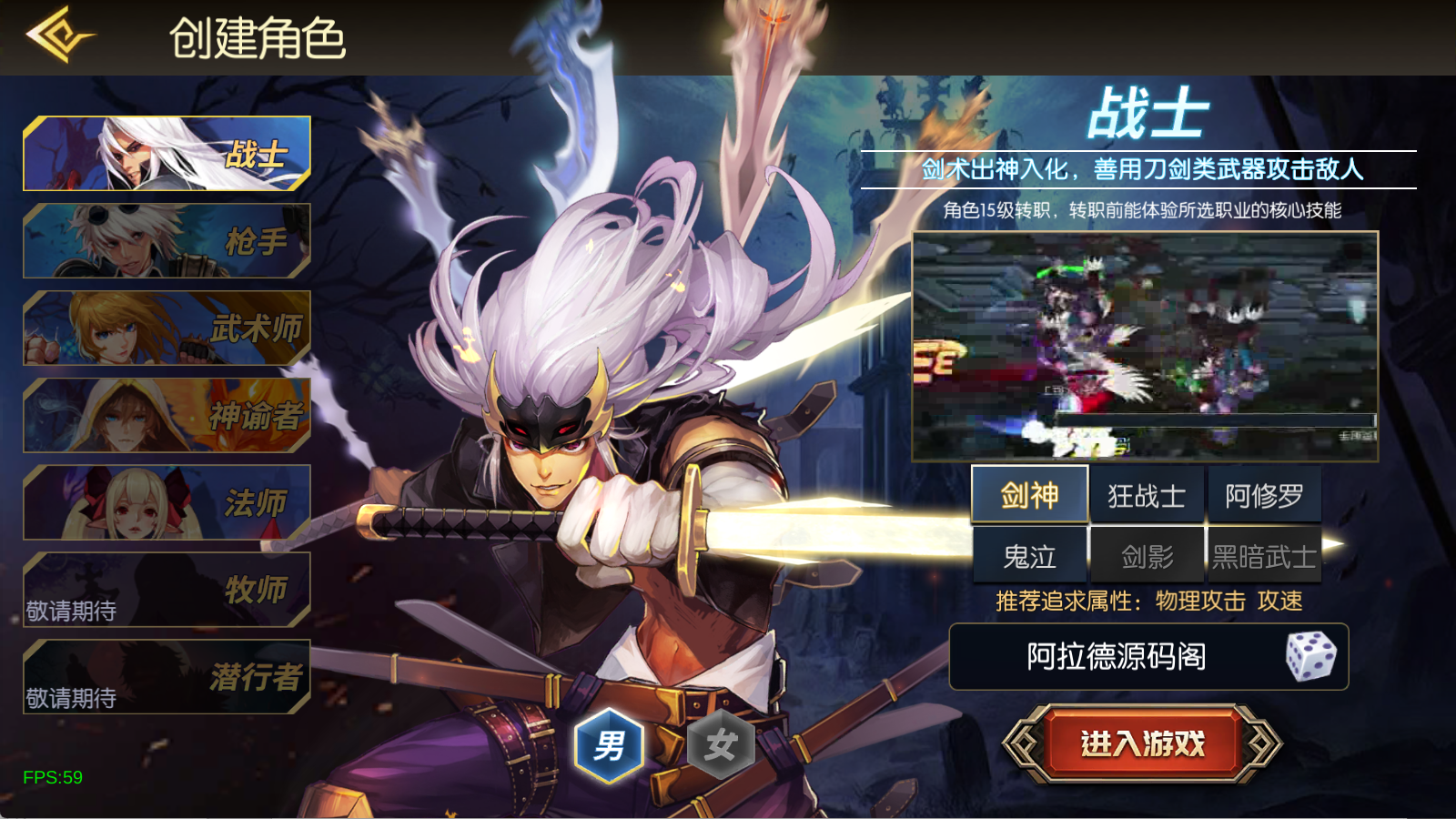The width and height of the screenshot is (1456, 819).
Task: Click the FPS:59 counter display
Action: point(52,777)
